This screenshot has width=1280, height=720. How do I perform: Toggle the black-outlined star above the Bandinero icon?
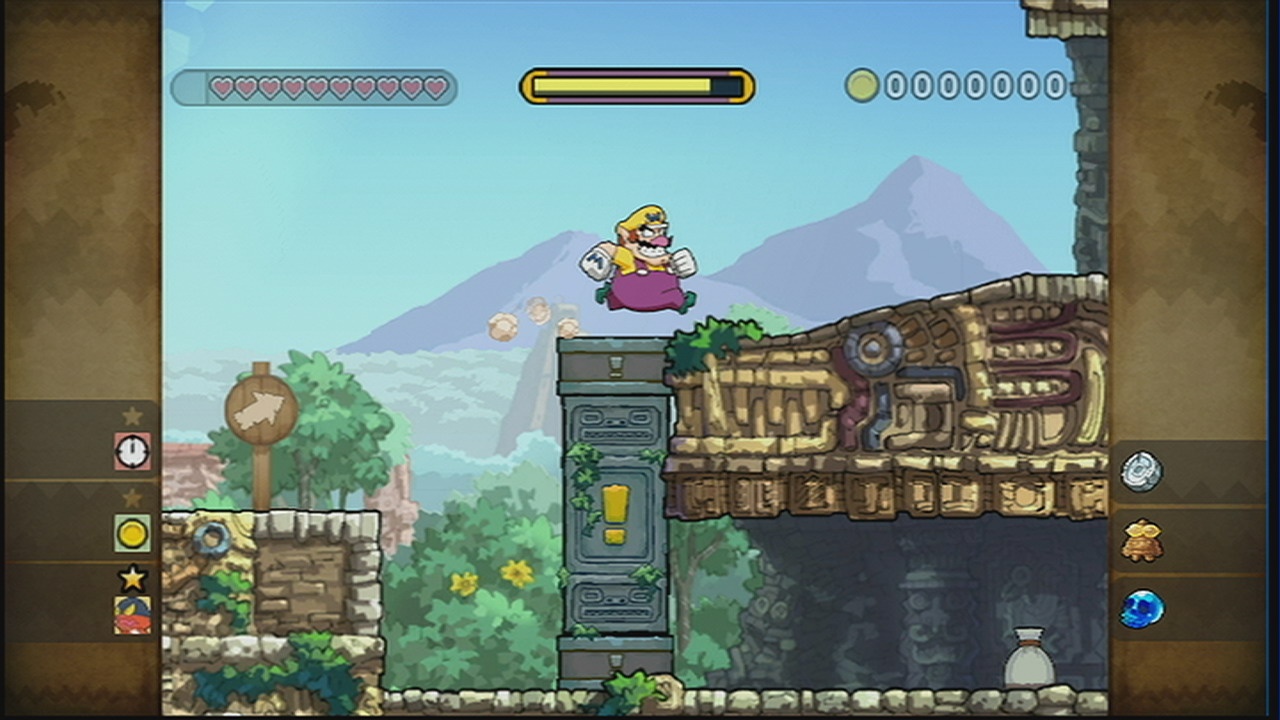coord(131,577)
